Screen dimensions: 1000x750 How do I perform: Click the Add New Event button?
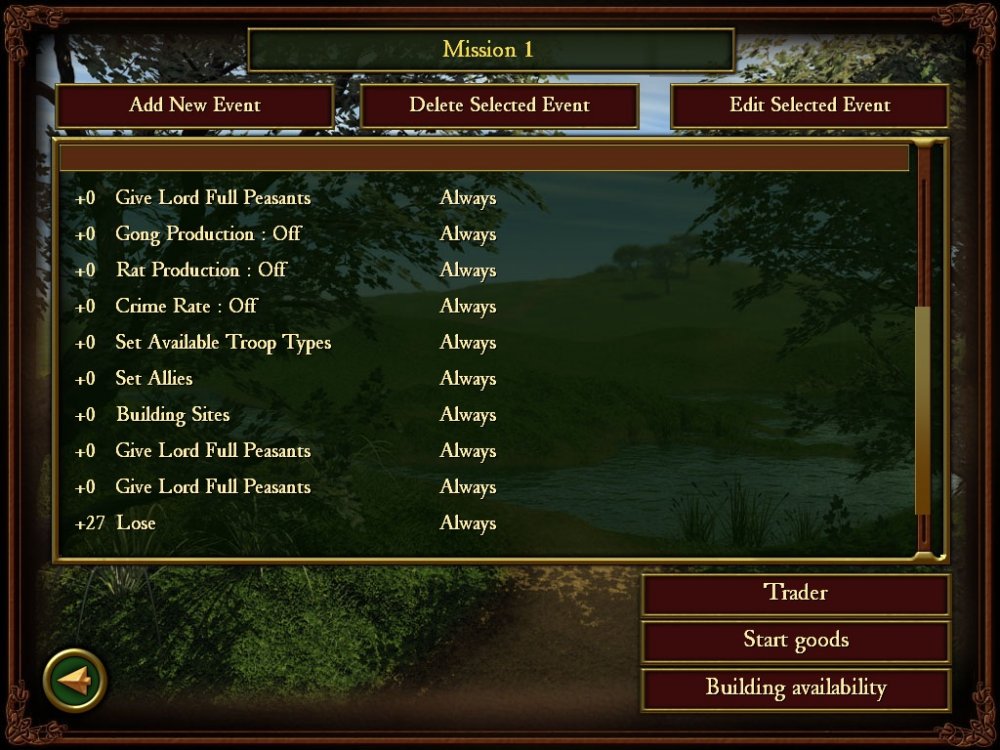pos(194,105)
